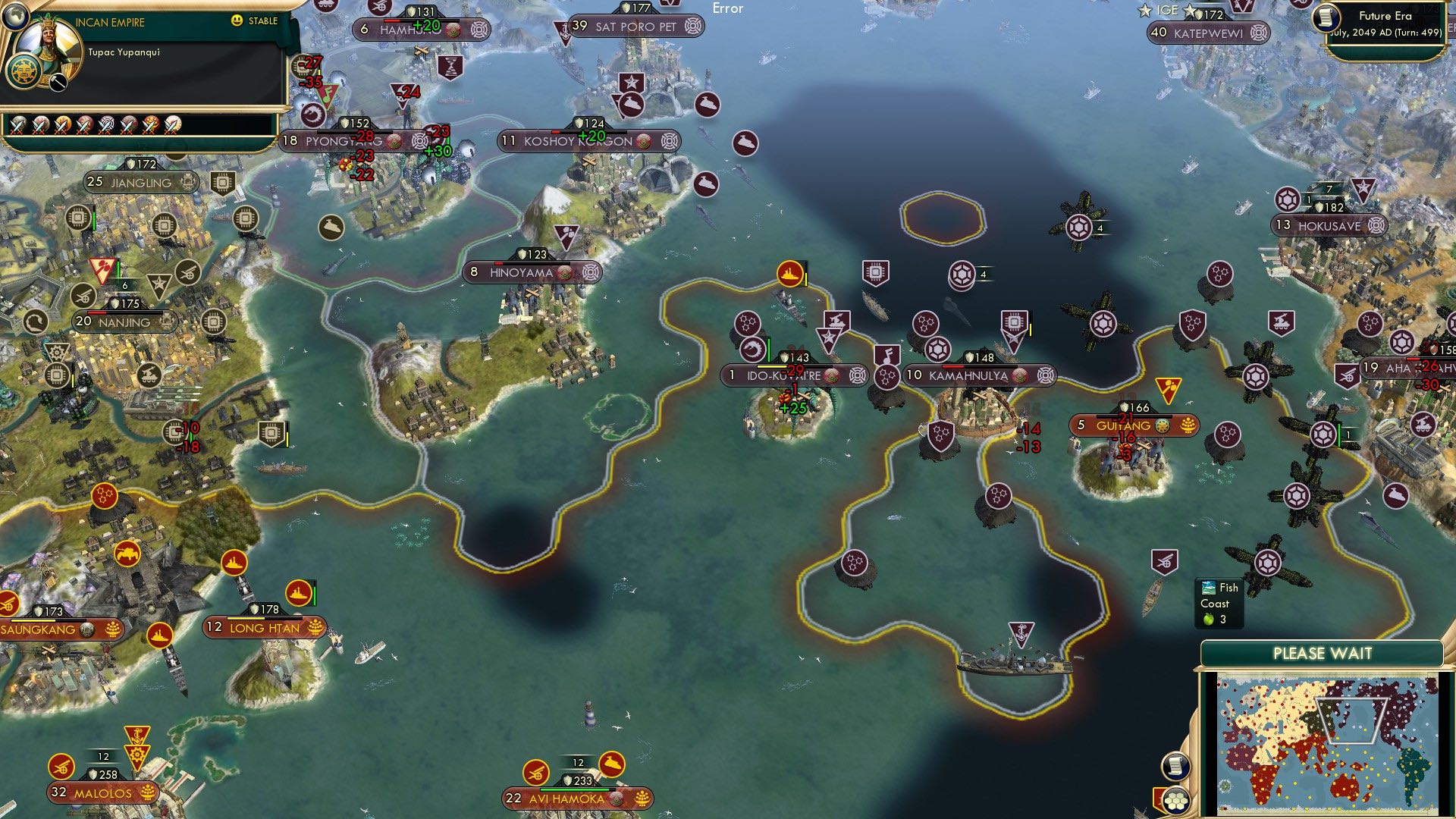The width and height of the screenshot is (1456, 819).
Task: Click on the world minimap
Action: pos(1327,743)
